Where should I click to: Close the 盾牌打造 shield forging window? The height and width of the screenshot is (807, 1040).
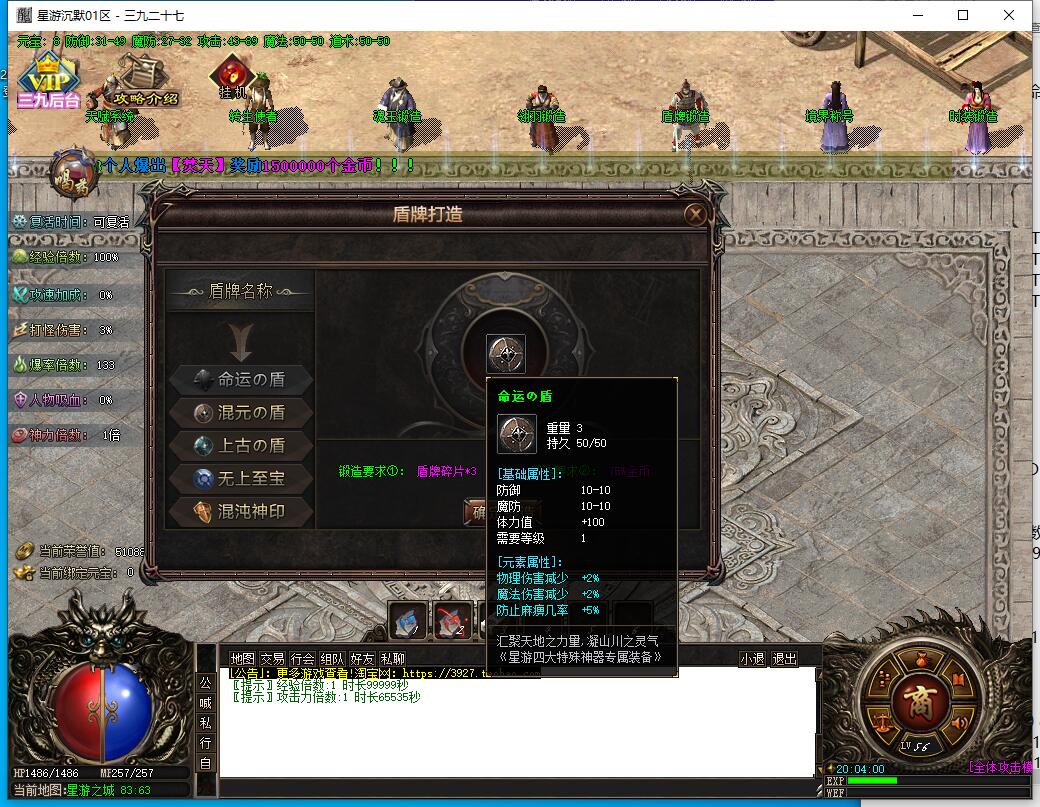(694, 214)
